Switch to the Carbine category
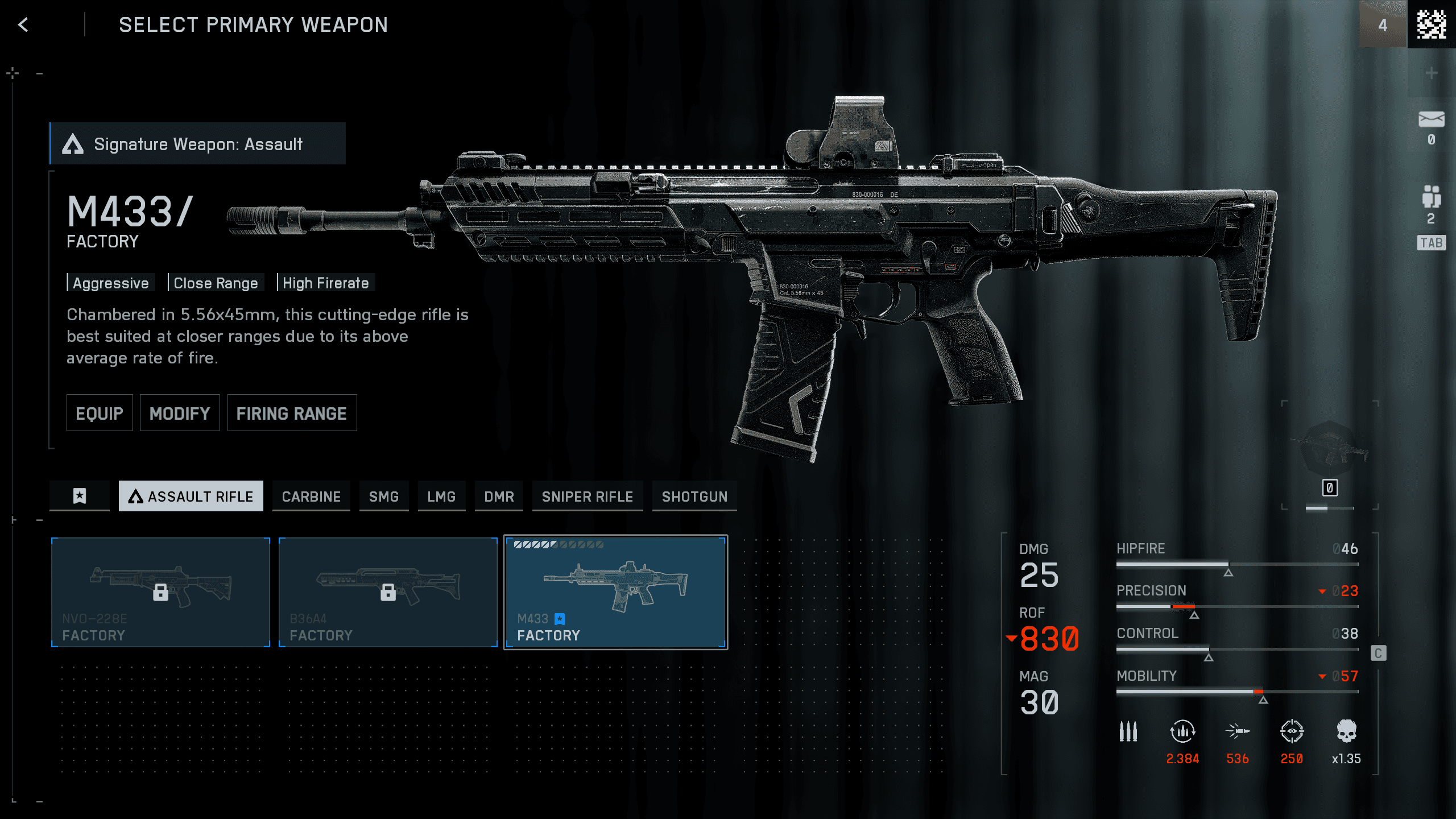Image resolution: width=1456 pixels, height=819 pixels. coord(311,496)
